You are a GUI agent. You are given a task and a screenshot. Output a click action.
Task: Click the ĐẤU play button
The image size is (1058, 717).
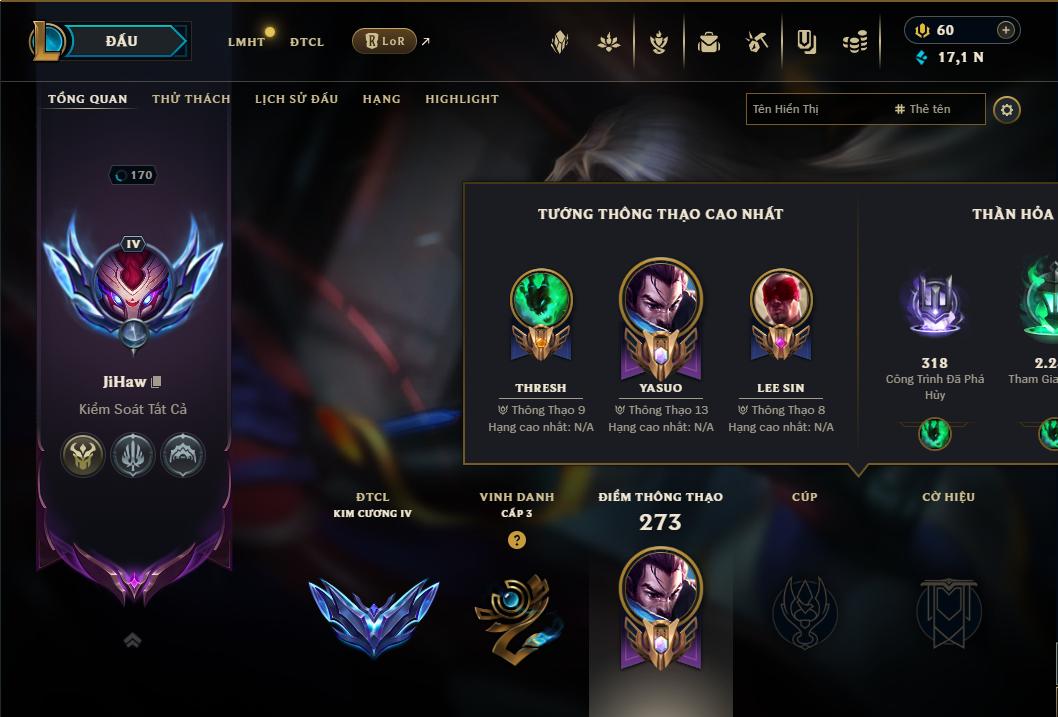coord(122,41)
